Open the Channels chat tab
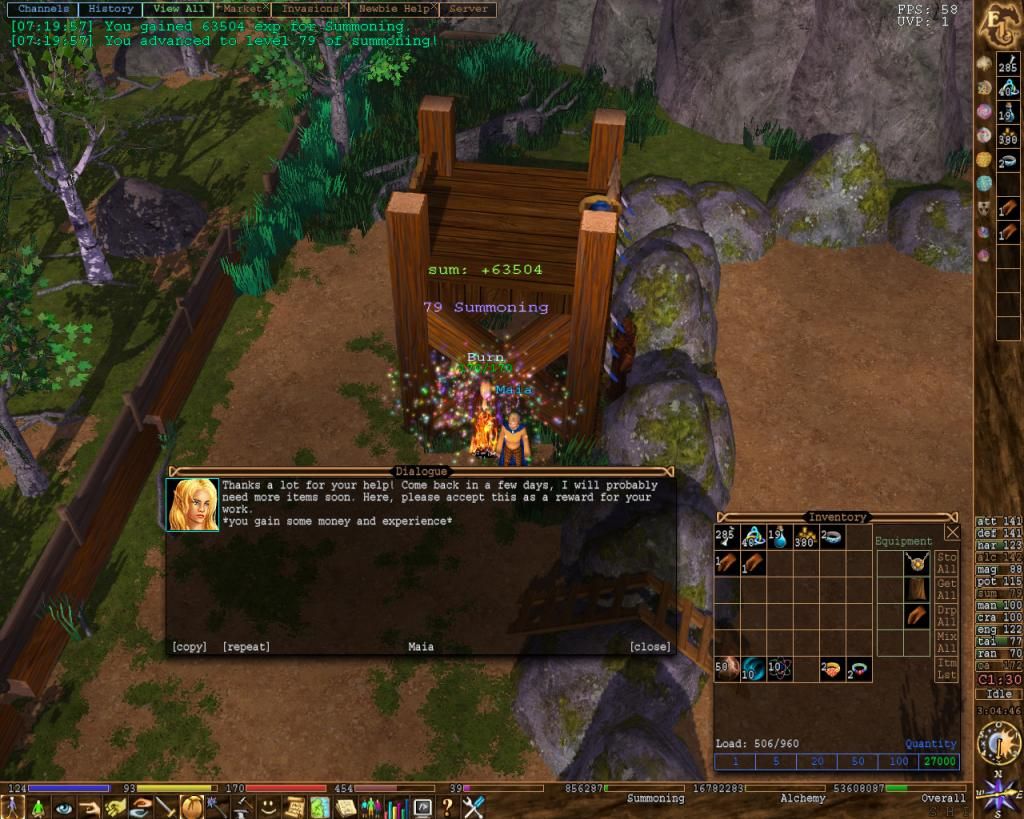The height and width of the screenshot is (819, 1024). [43, 9]
